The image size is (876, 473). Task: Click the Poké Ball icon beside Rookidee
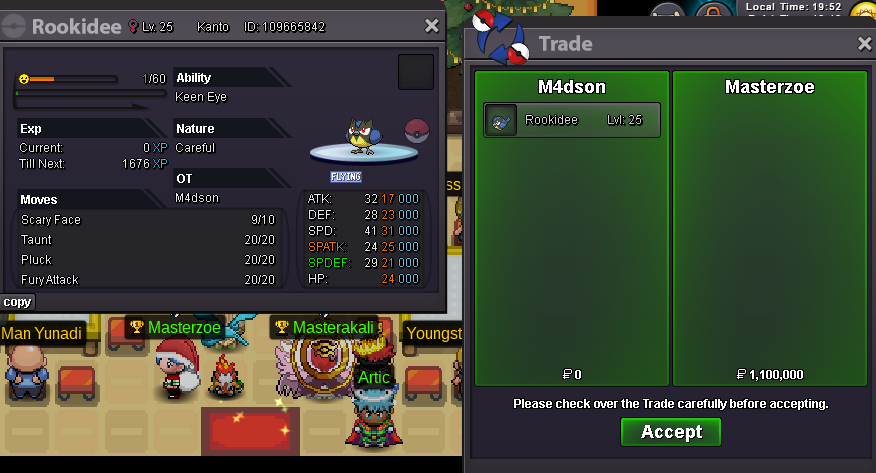(x=416, y=131)
